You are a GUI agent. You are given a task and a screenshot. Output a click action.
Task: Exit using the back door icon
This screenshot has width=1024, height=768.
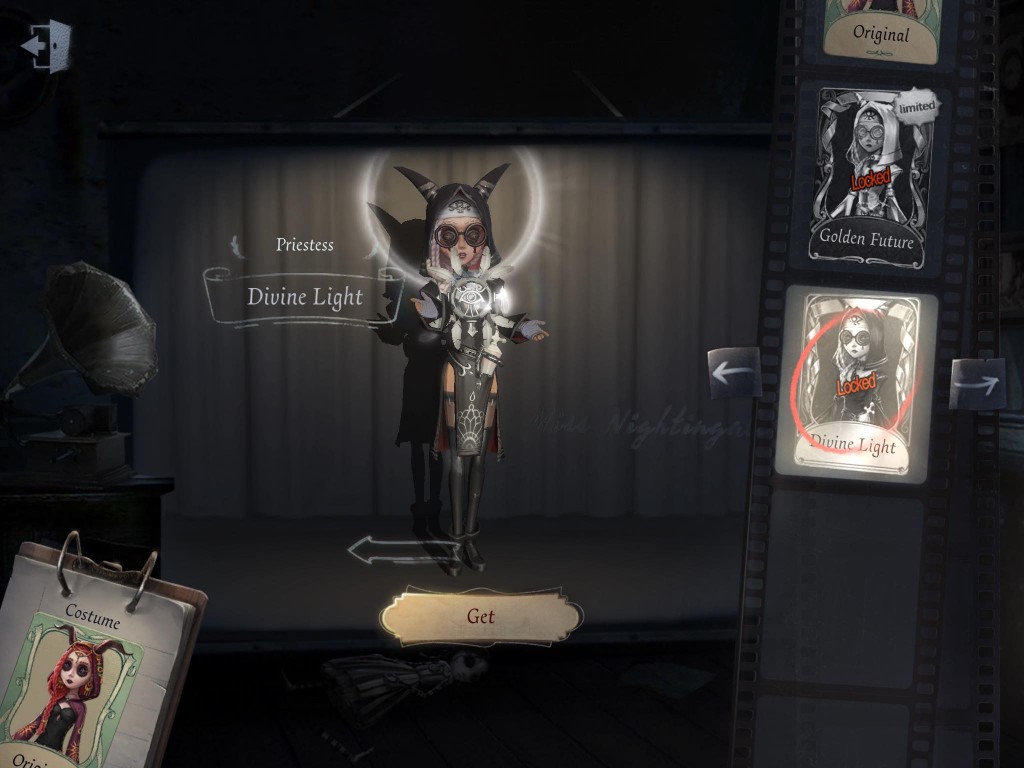(x=46, y=45)
